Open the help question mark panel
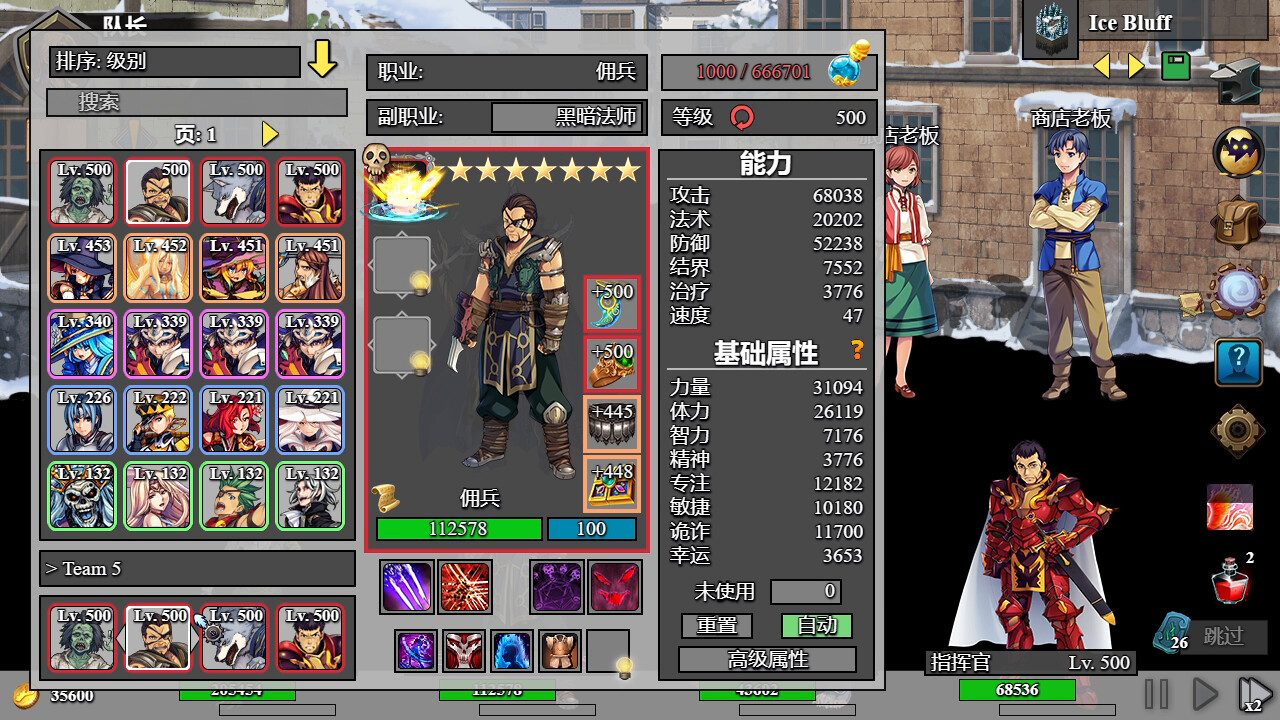This screenshot has width=1280, height=720. tap(1238, 361)
